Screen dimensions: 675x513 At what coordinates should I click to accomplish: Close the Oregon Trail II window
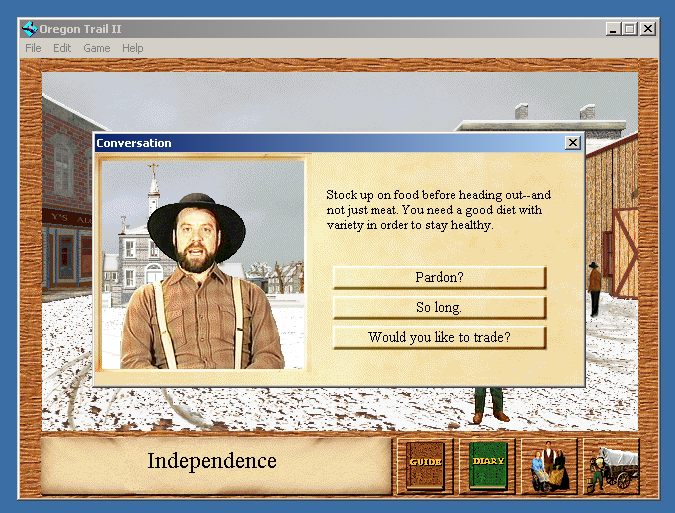click(x=647, y=29)
